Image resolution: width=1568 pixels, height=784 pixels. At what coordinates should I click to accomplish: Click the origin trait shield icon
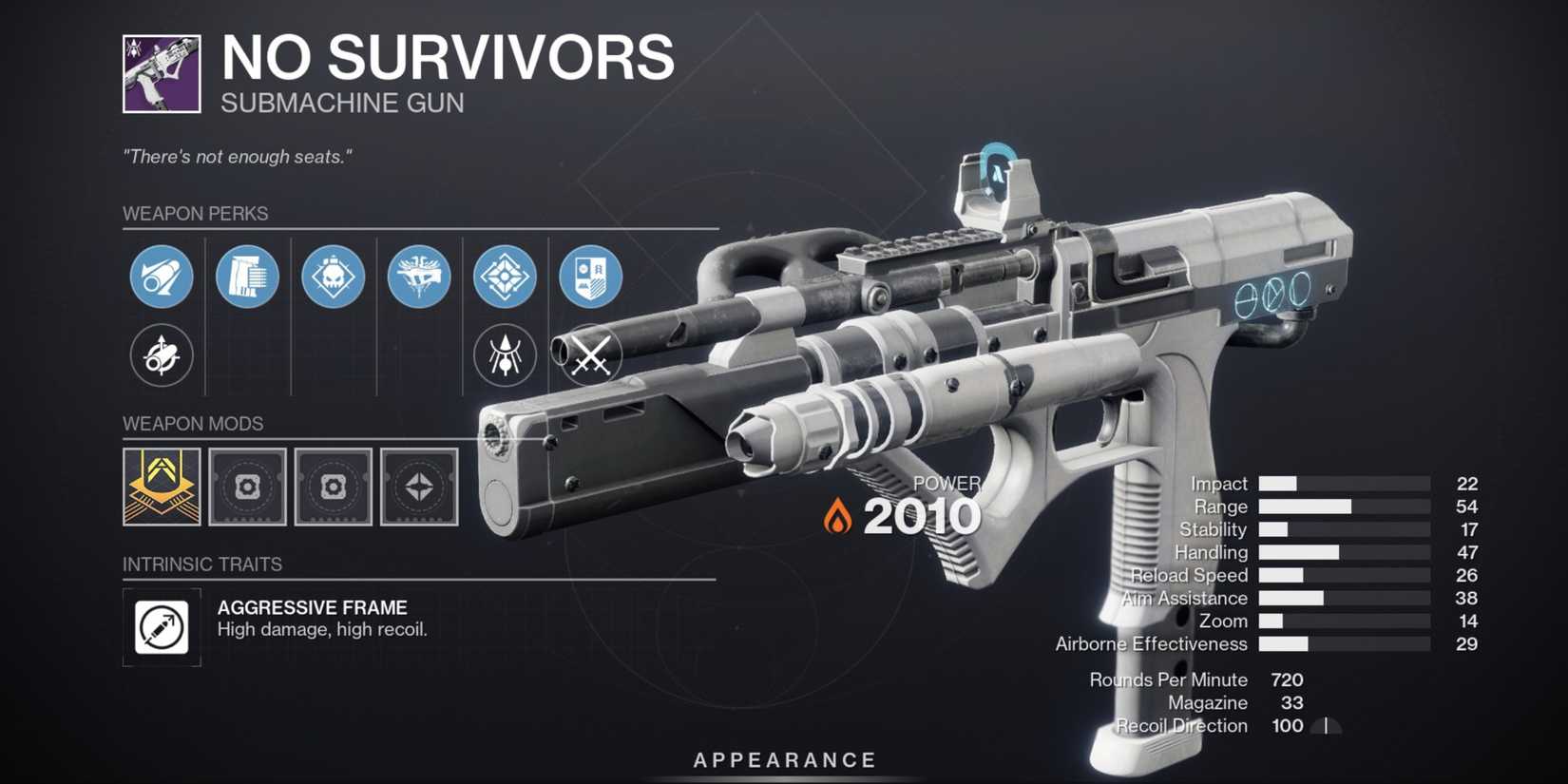tap(590, 277)
